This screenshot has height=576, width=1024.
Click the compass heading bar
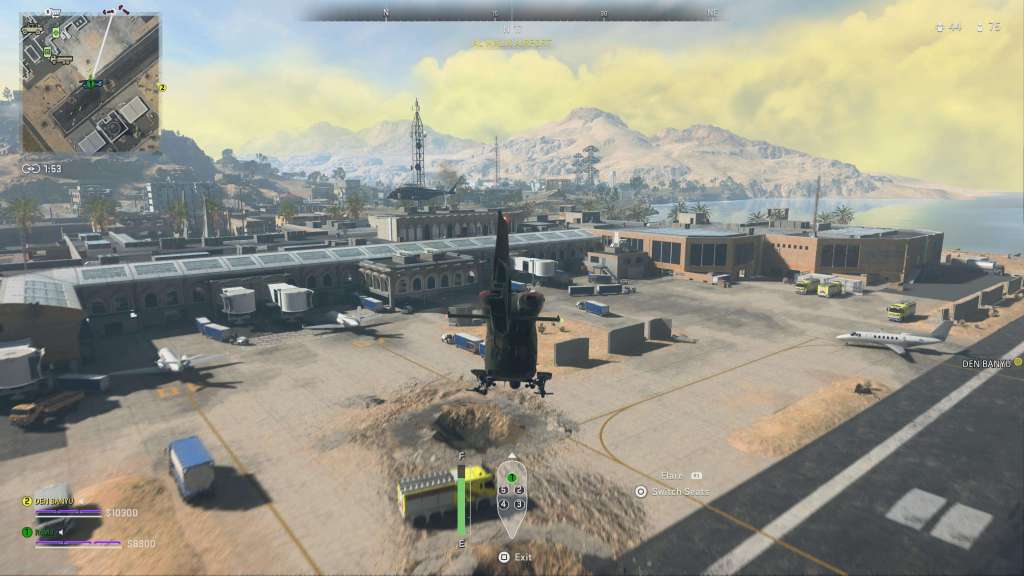tap(512, 14)
